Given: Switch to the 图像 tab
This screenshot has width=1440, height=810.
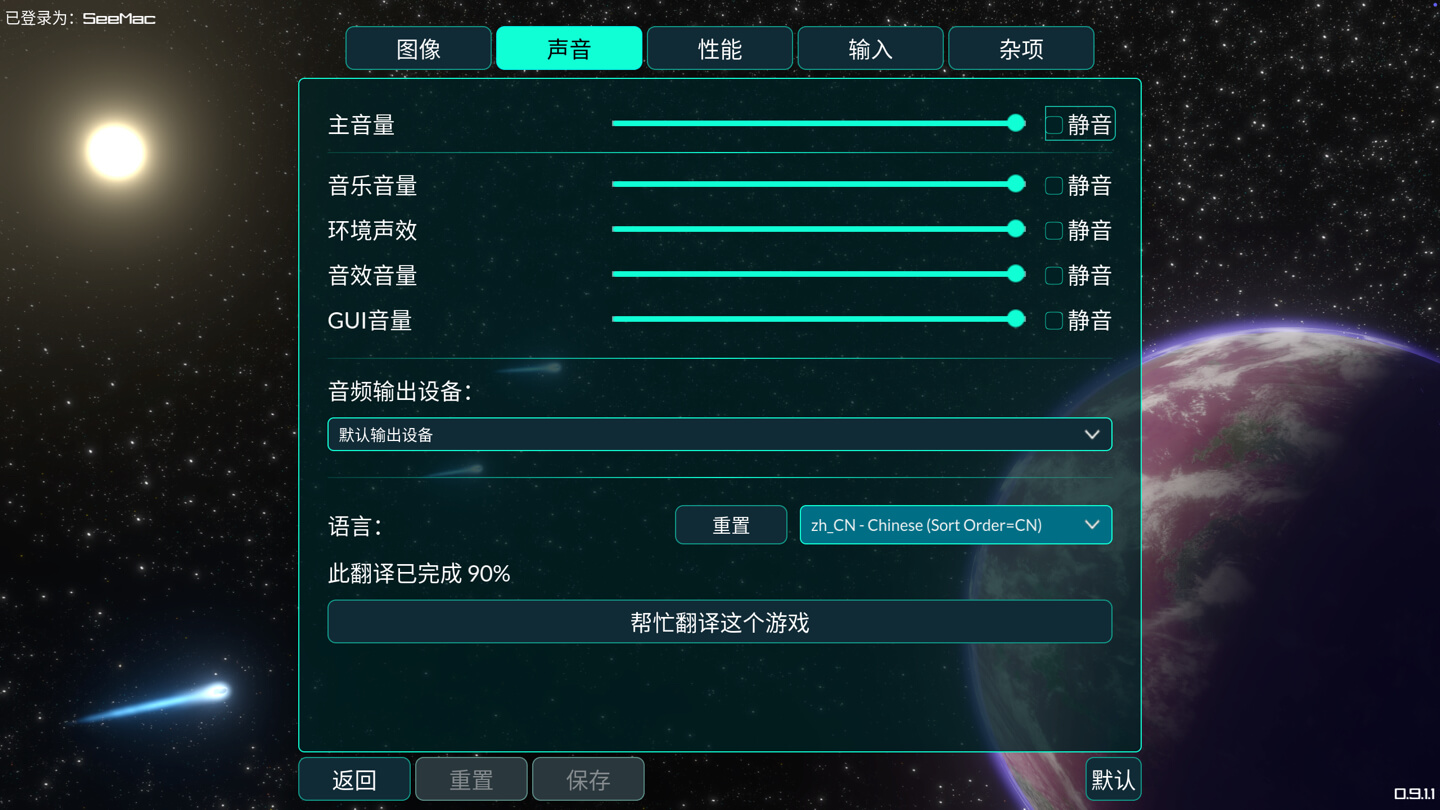Looking at the screenshot, I should click(418, 49).
